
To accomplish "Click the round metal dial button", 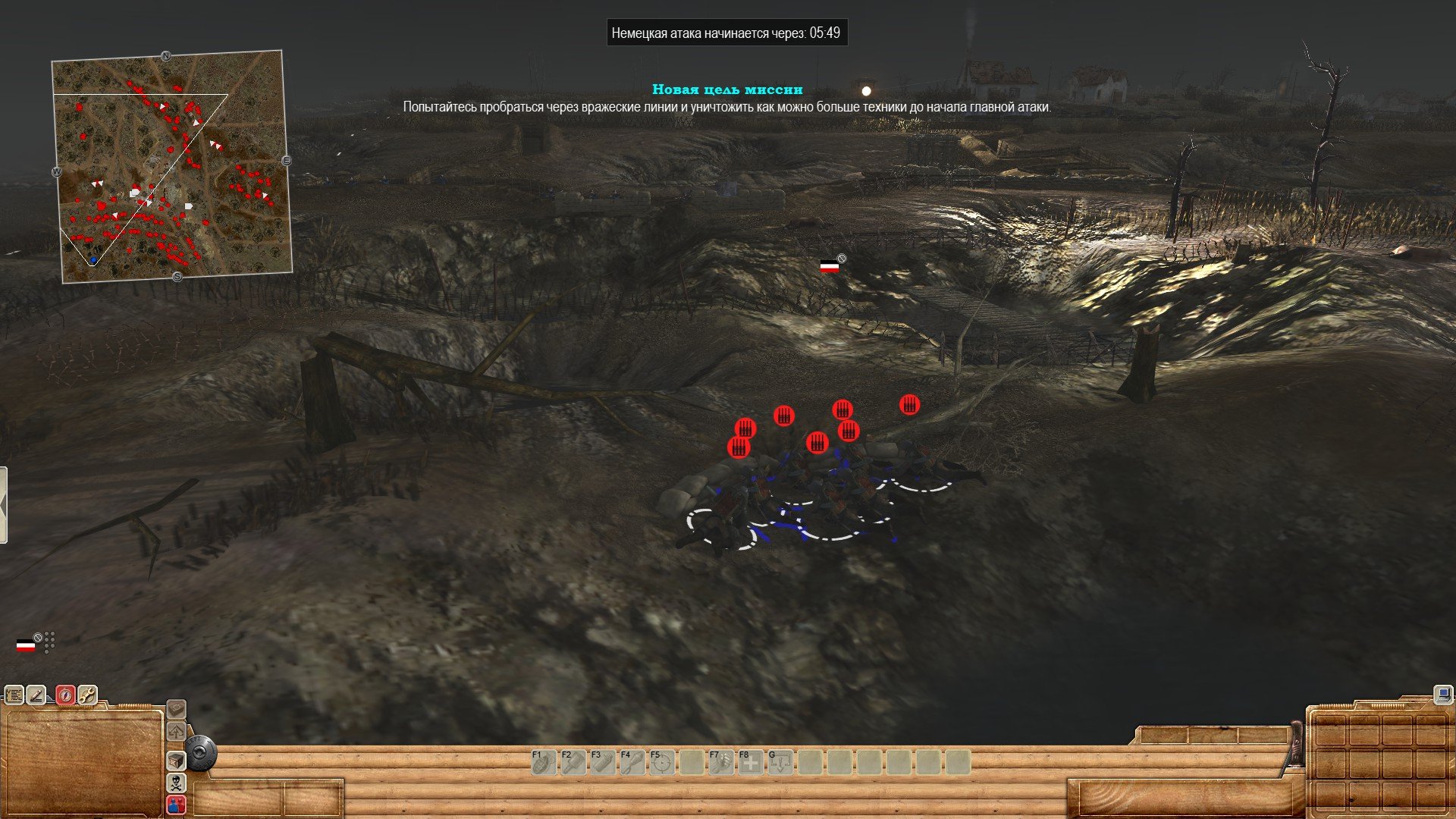I will pos(201,755).
